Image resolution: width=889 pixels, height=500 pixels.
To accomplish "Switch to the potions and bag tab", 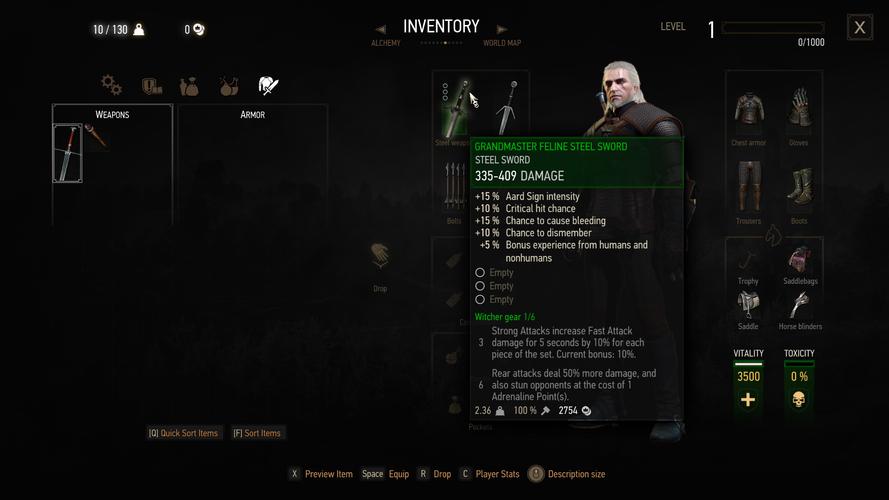I will tap(190, 85).
